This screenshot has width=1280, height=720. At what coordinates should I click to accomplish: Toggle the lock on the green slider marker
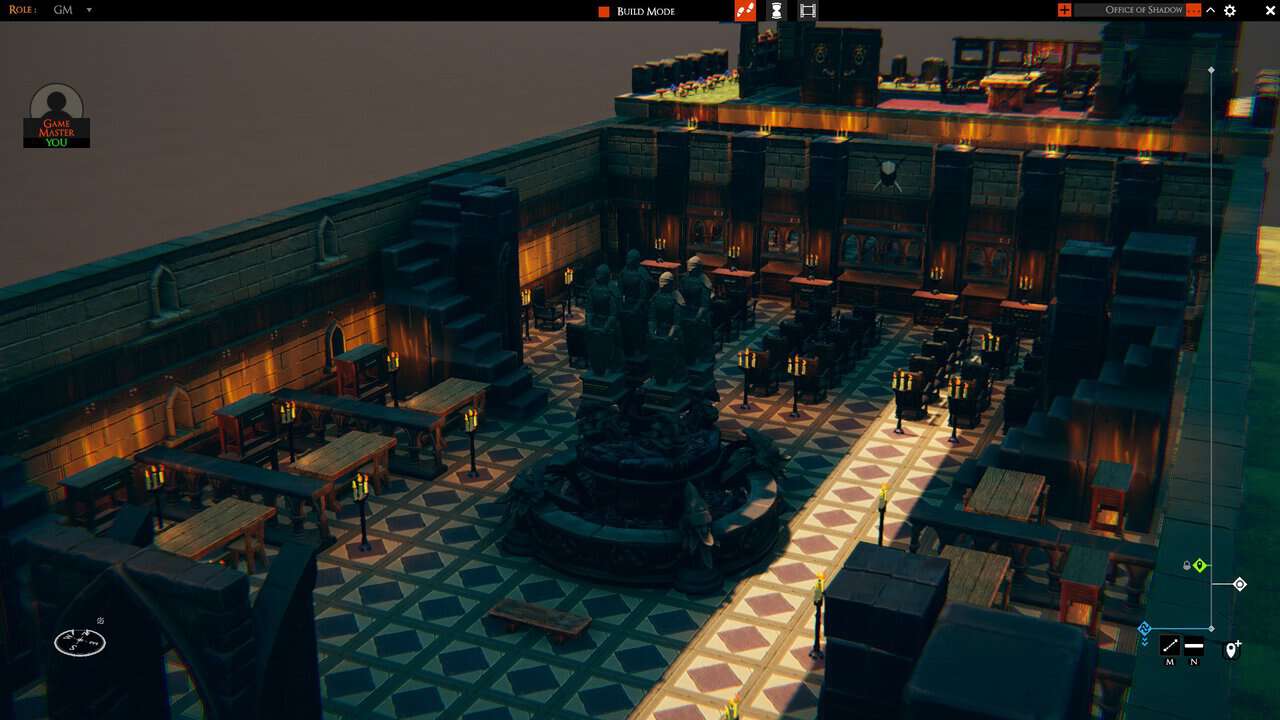point(1187,565)
